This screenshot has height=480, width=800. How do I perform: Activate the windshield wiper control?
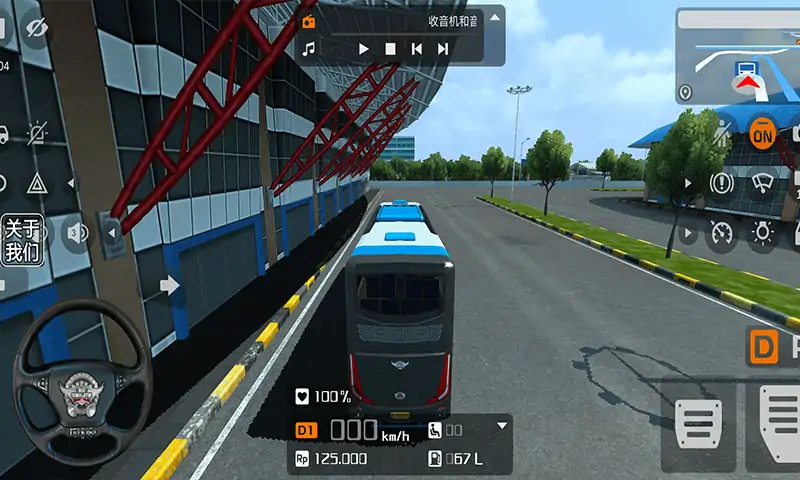coord(763,183)
